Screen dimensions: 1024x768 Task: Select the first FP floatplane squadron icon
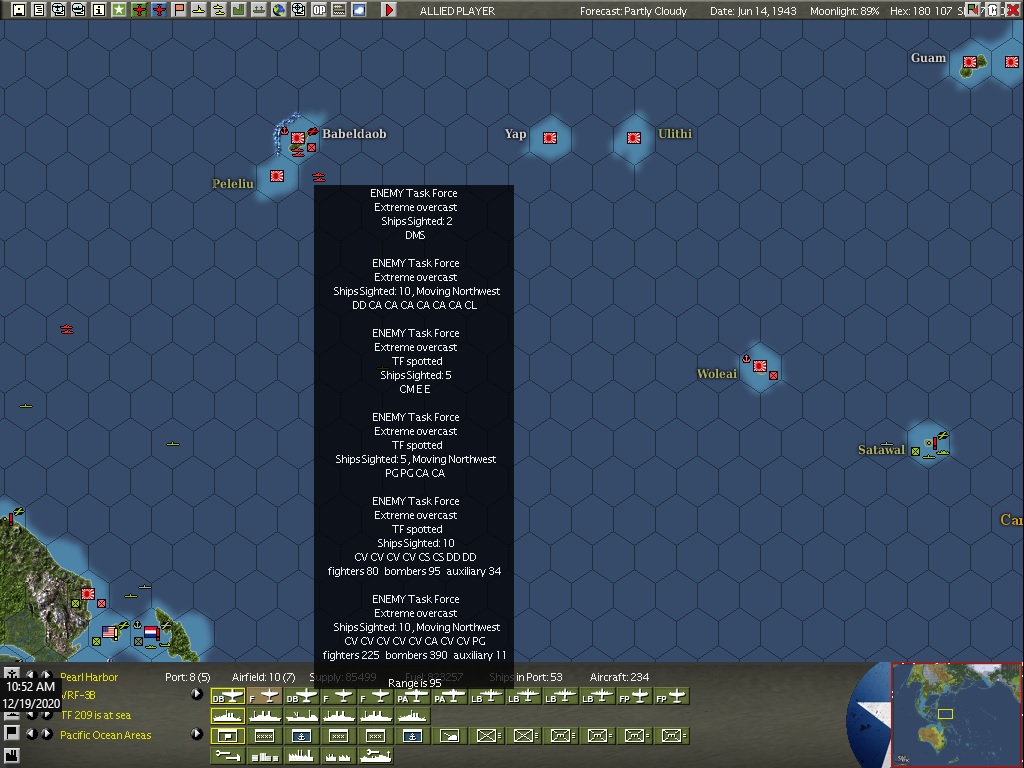tap(634, 696)
